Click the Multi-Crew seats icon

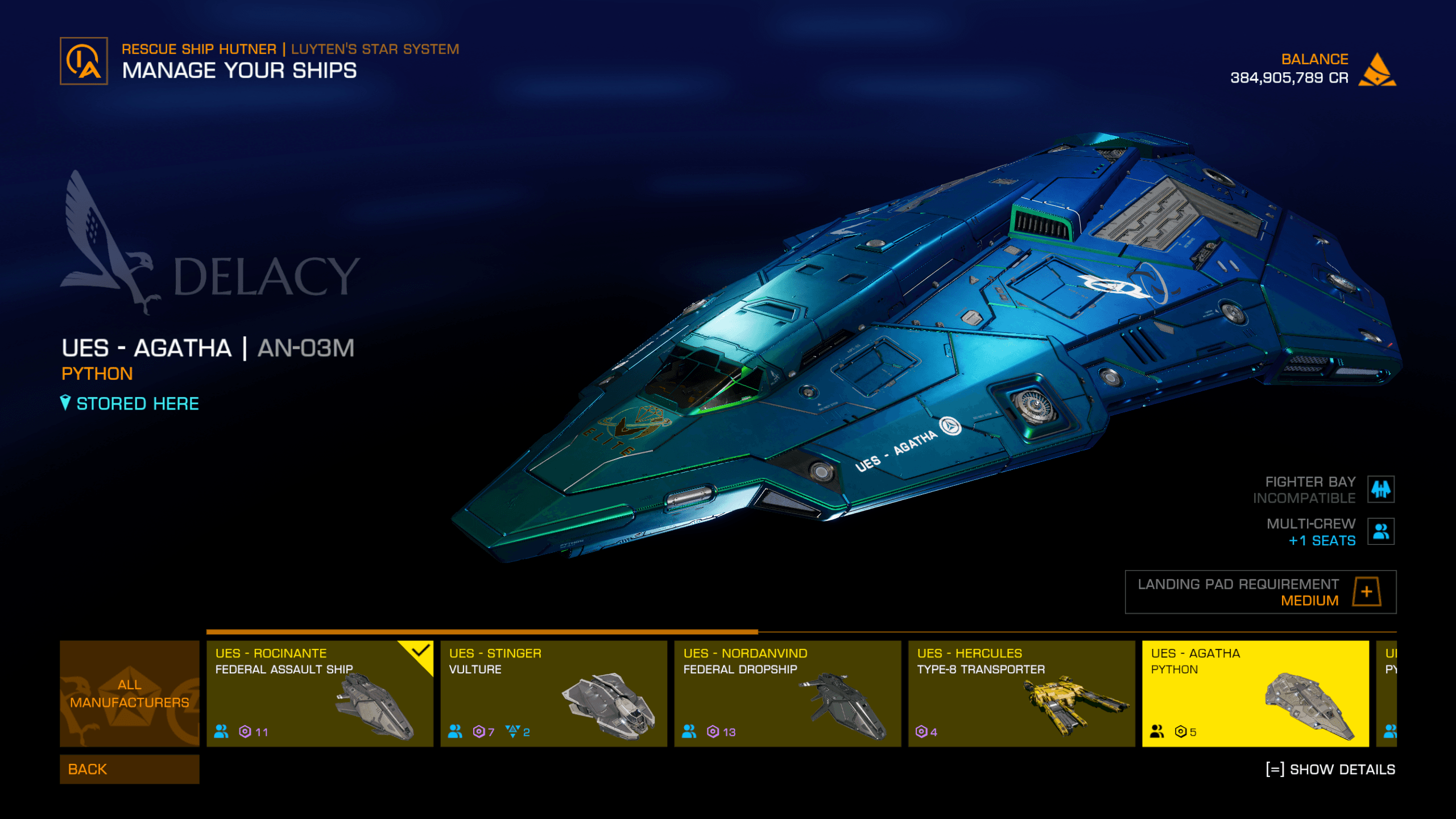coord(1381,532)
